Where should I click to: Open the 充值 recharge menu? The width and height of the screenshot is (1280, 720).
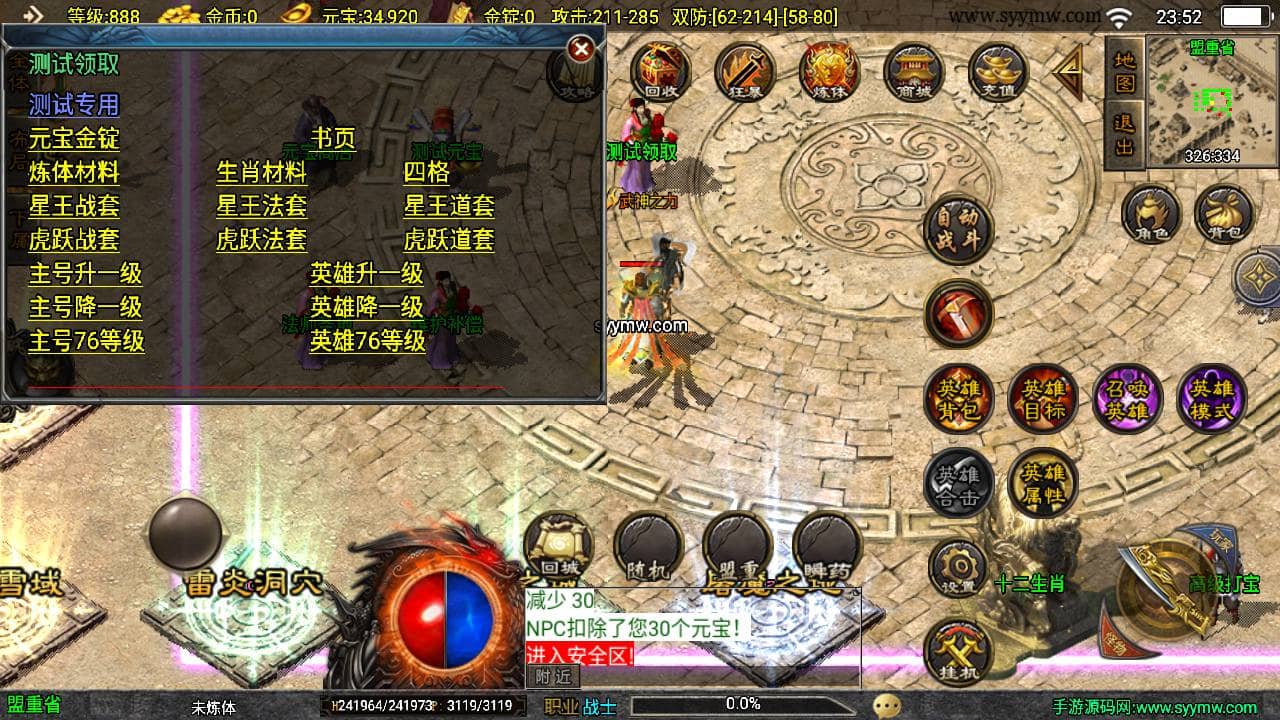click(998, 71)
